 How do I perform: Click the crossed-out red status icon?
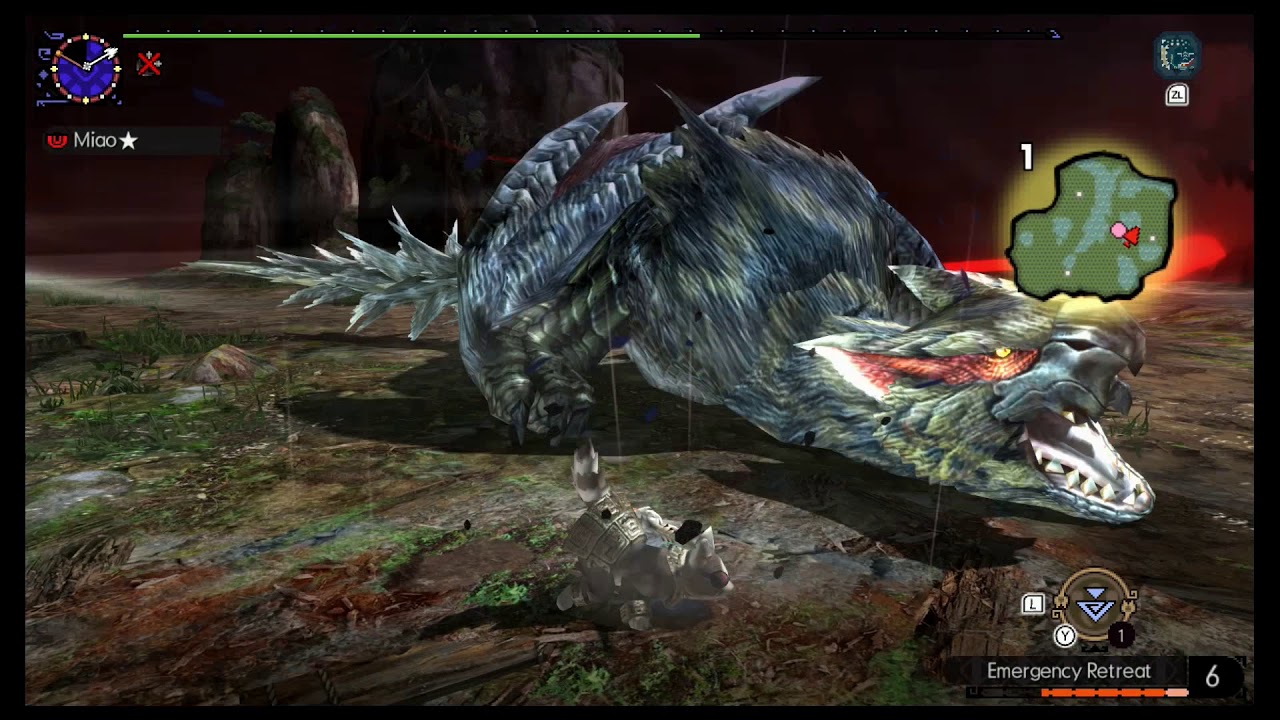[x=149, y=65]
